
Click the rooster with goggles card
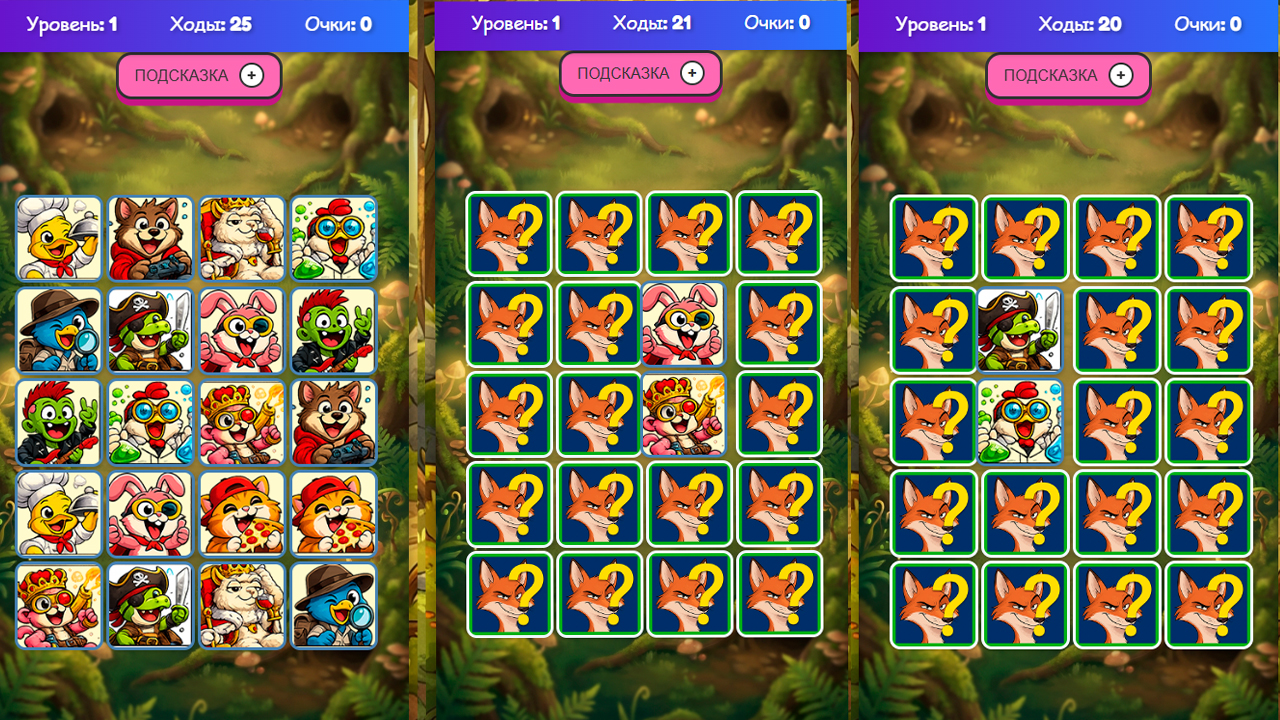point(334,238)
